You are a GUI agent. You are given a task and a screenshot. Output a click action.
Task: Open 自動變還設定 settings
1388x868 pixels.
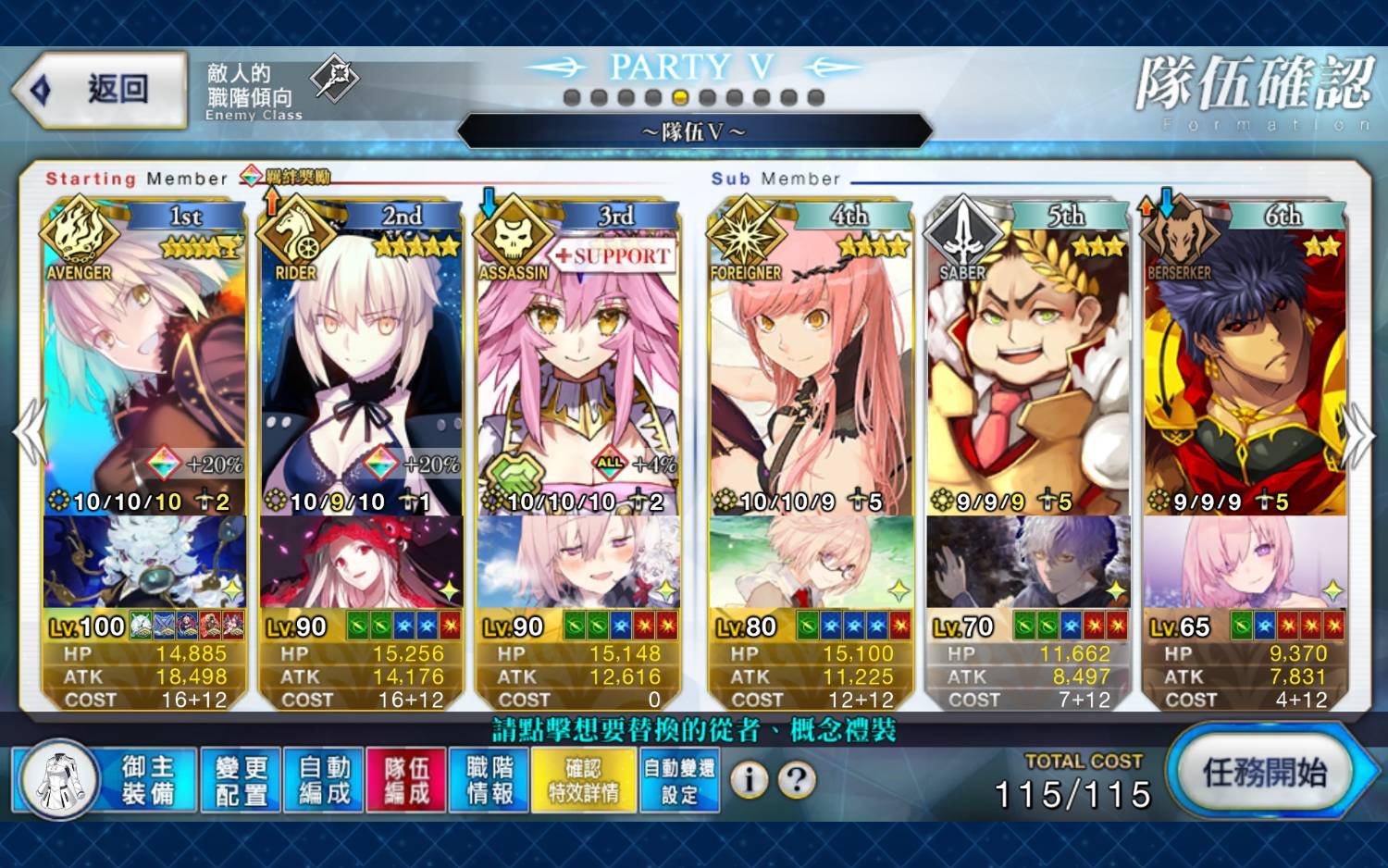click(679, 780)
